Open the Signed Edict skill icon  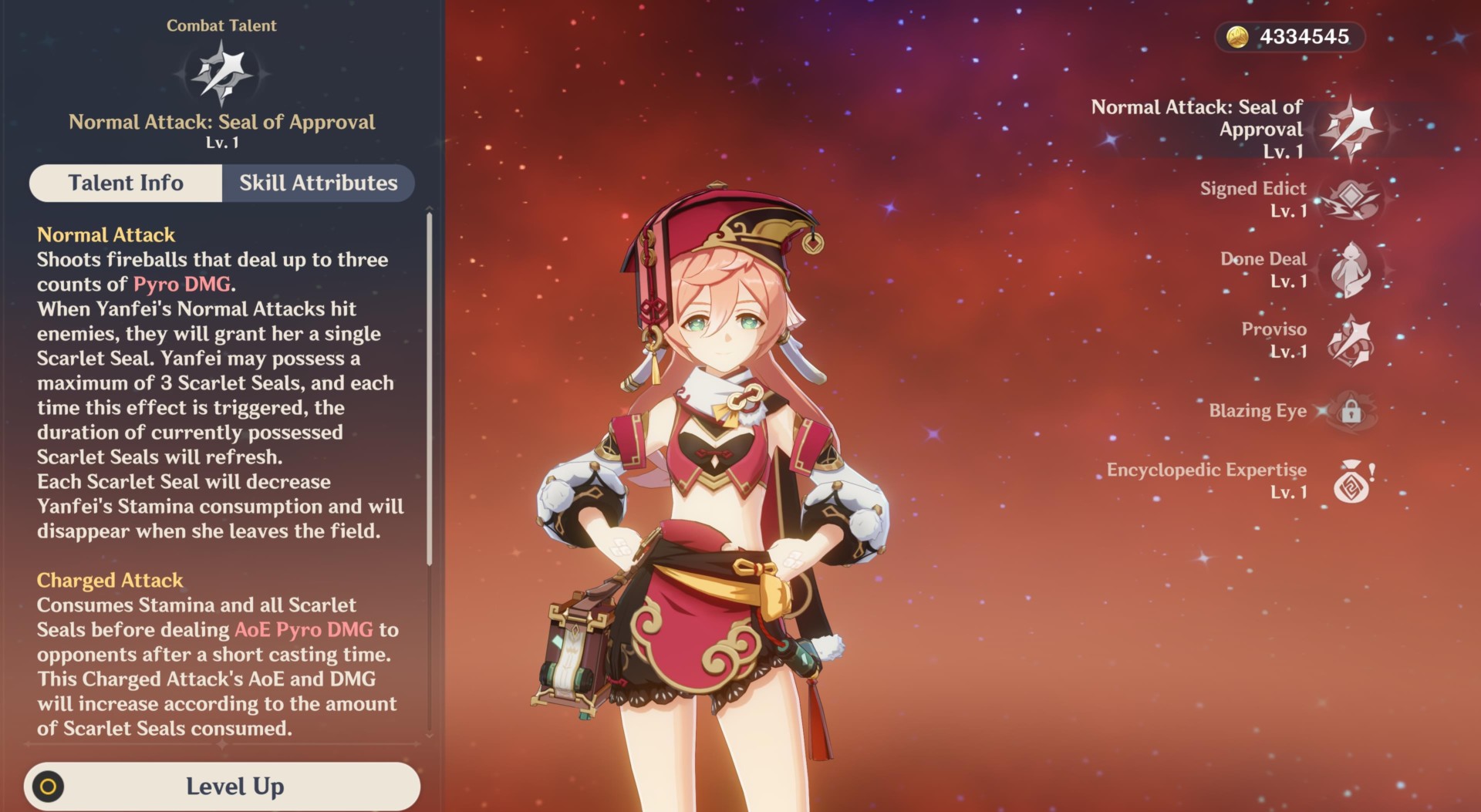[x=1350, y=199]
